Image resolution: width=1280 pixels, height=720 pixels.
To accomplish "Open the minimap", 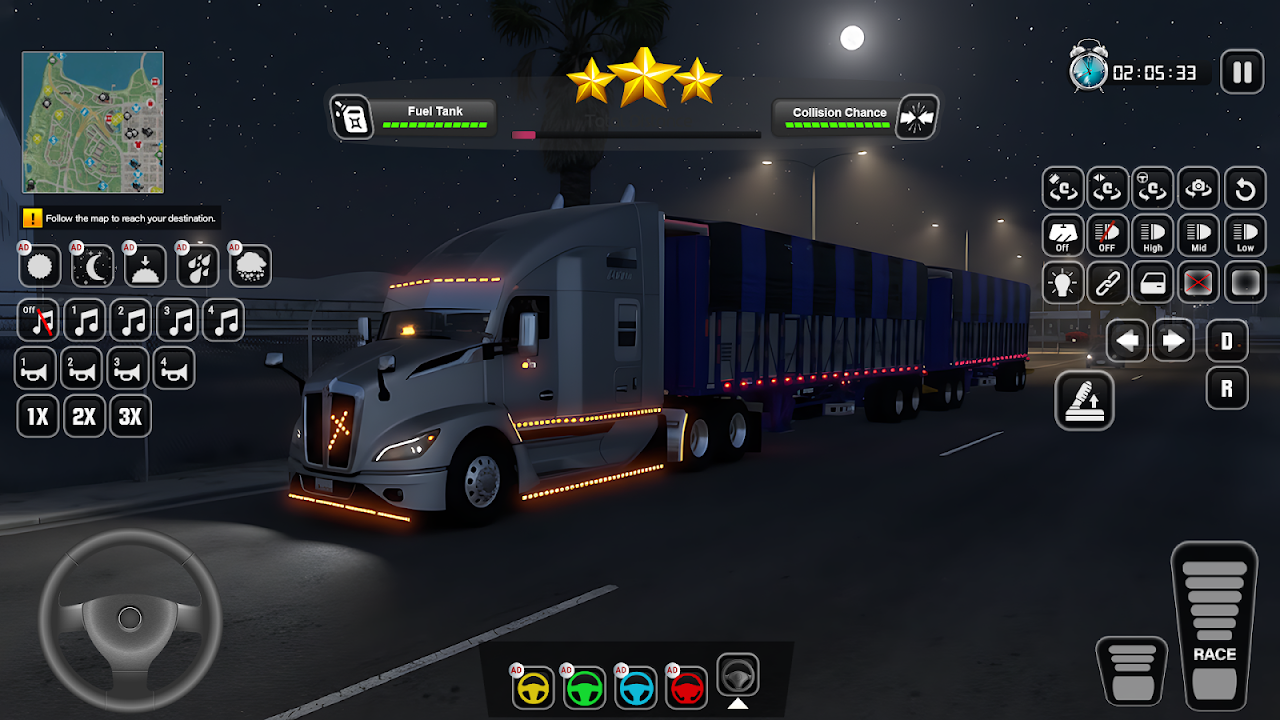I will tap(93, 122).
